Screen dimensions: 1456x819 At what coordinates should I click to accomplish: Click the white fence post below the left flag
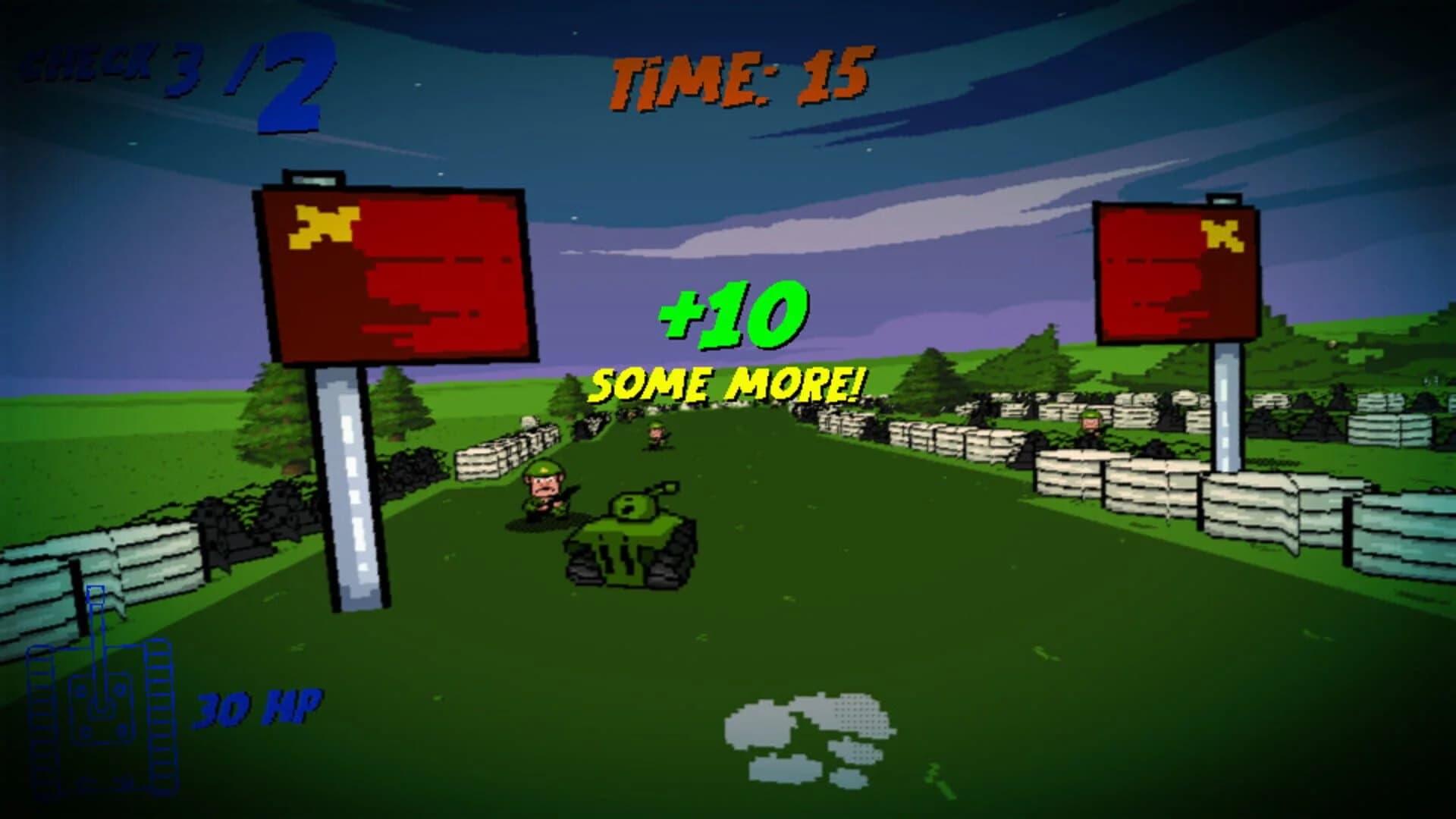(x=353, y=485)
